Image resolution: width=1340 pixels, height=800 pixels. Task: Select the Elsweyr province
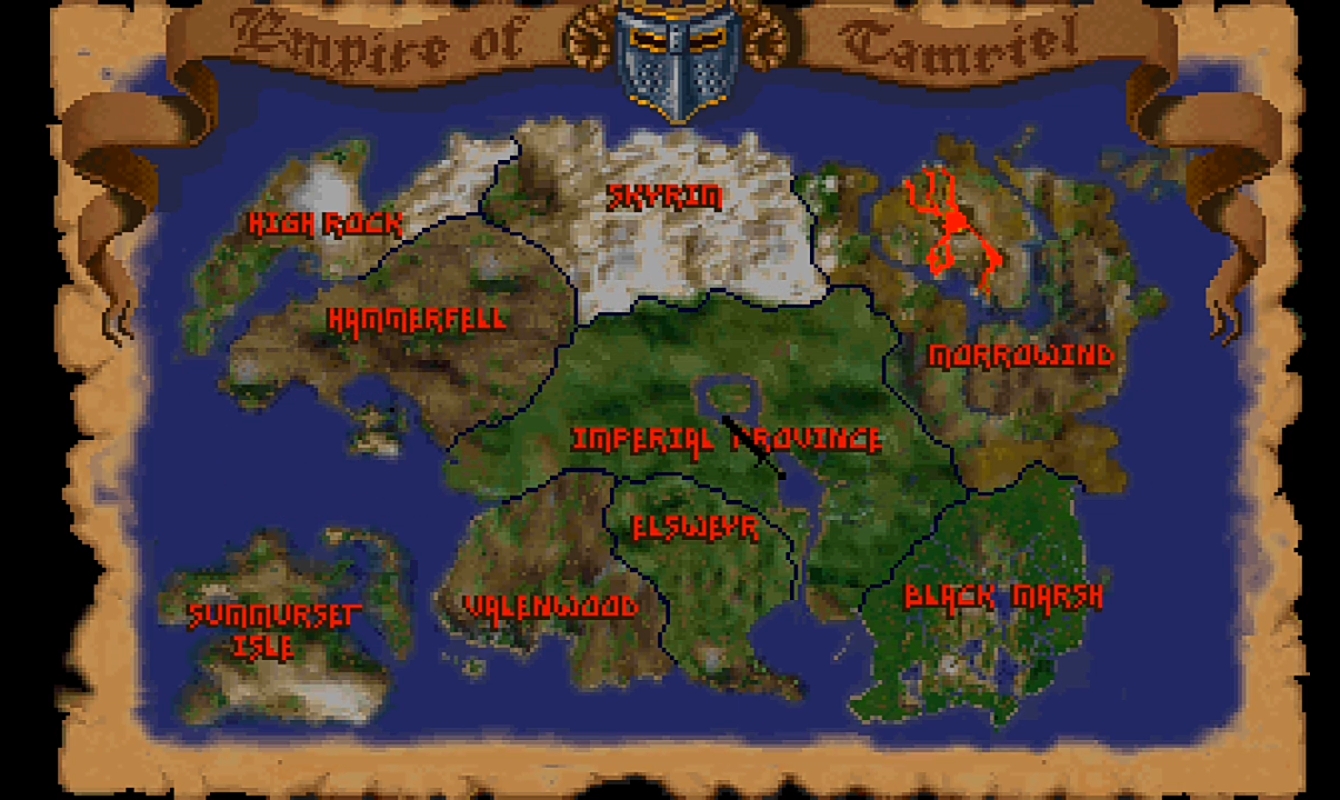pyautogui.click(x=696, y=527)
